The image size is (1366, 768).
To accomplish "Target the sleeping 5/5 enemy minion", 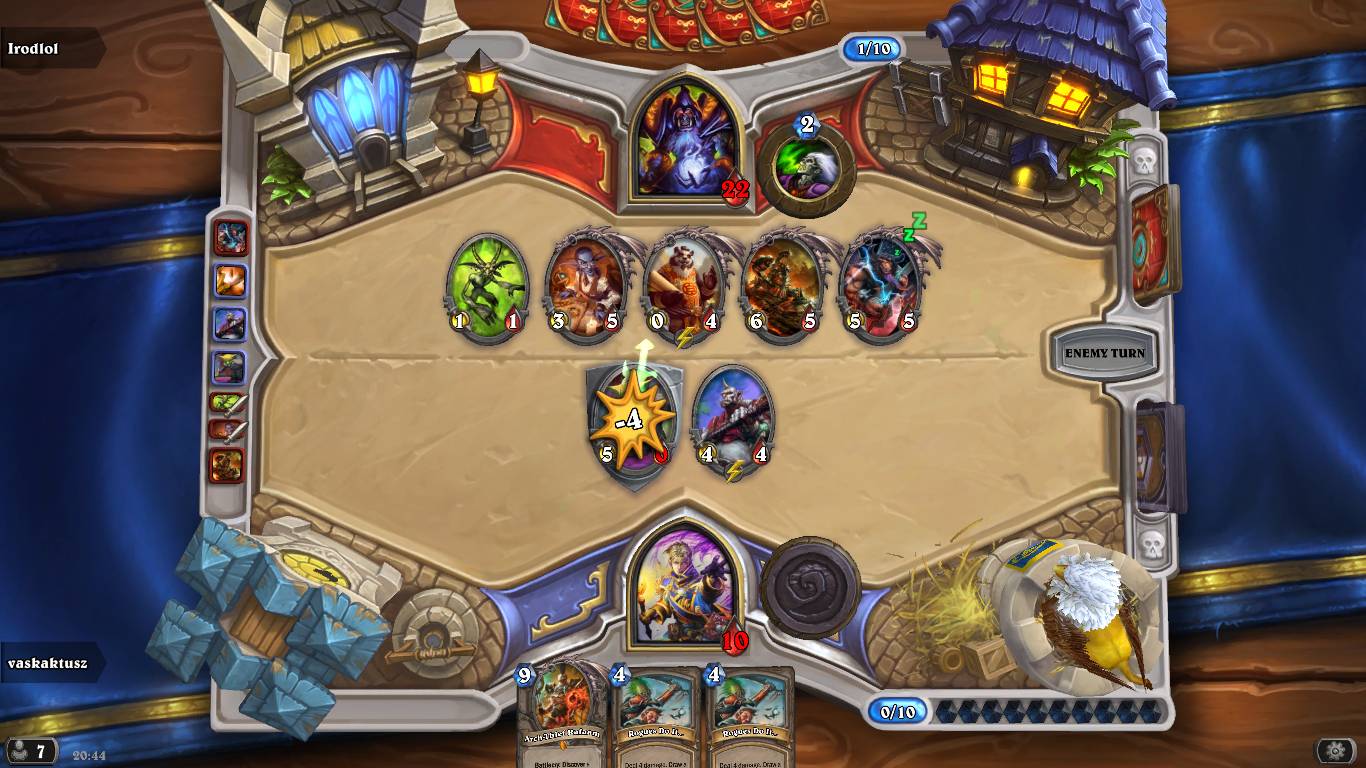I will (879, 287).
